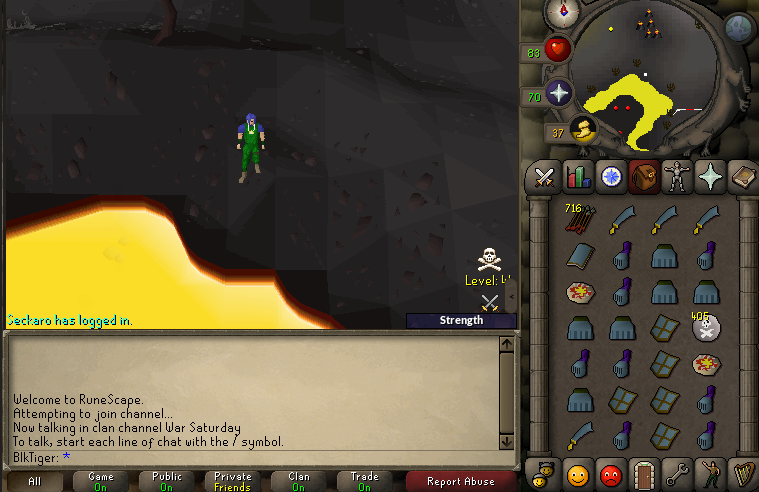The height and width of the screenshot is (492, 759).
Task: Click the compass to face north
Action: pyautogui.click(x=563, y=14)
